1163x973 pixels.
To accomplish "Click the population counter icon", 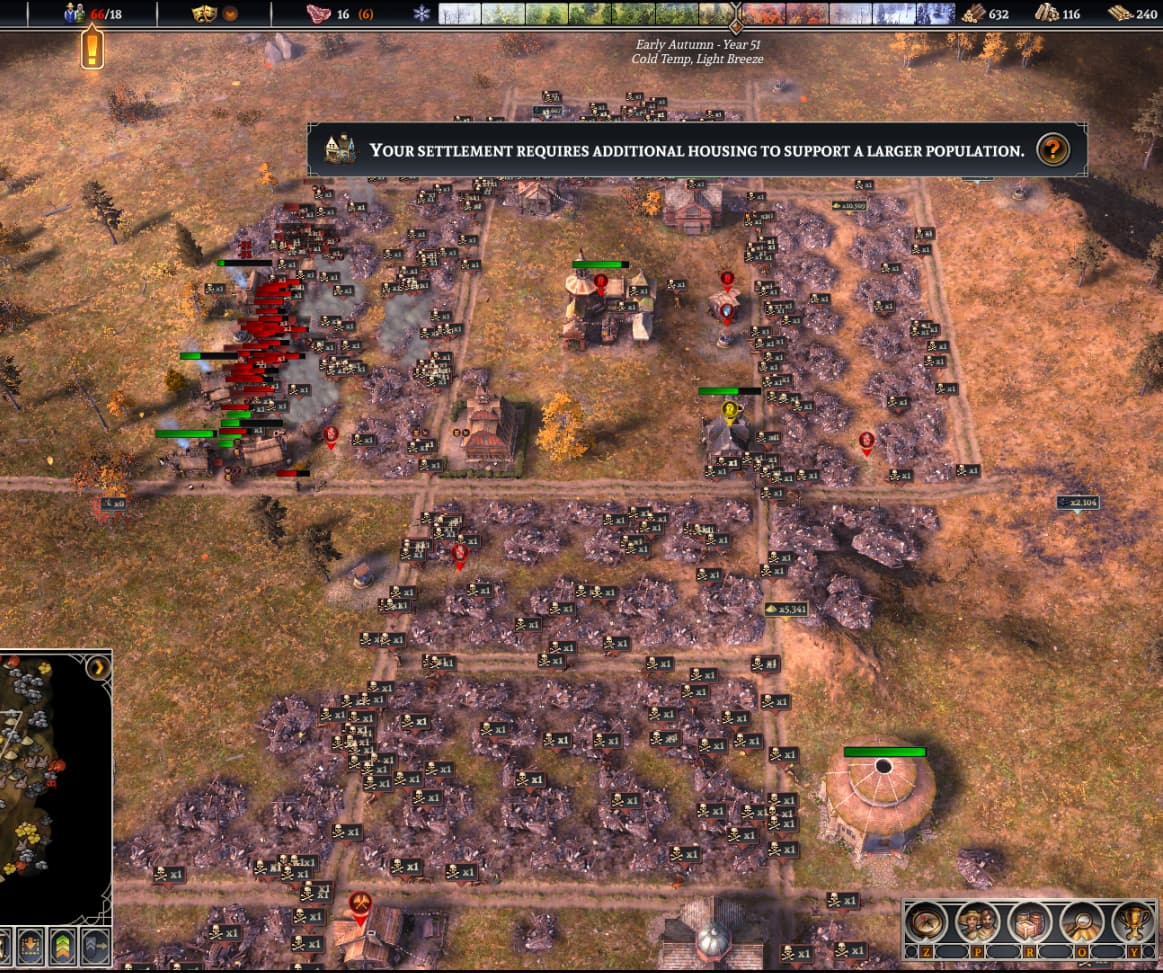I will click(73, 13).
